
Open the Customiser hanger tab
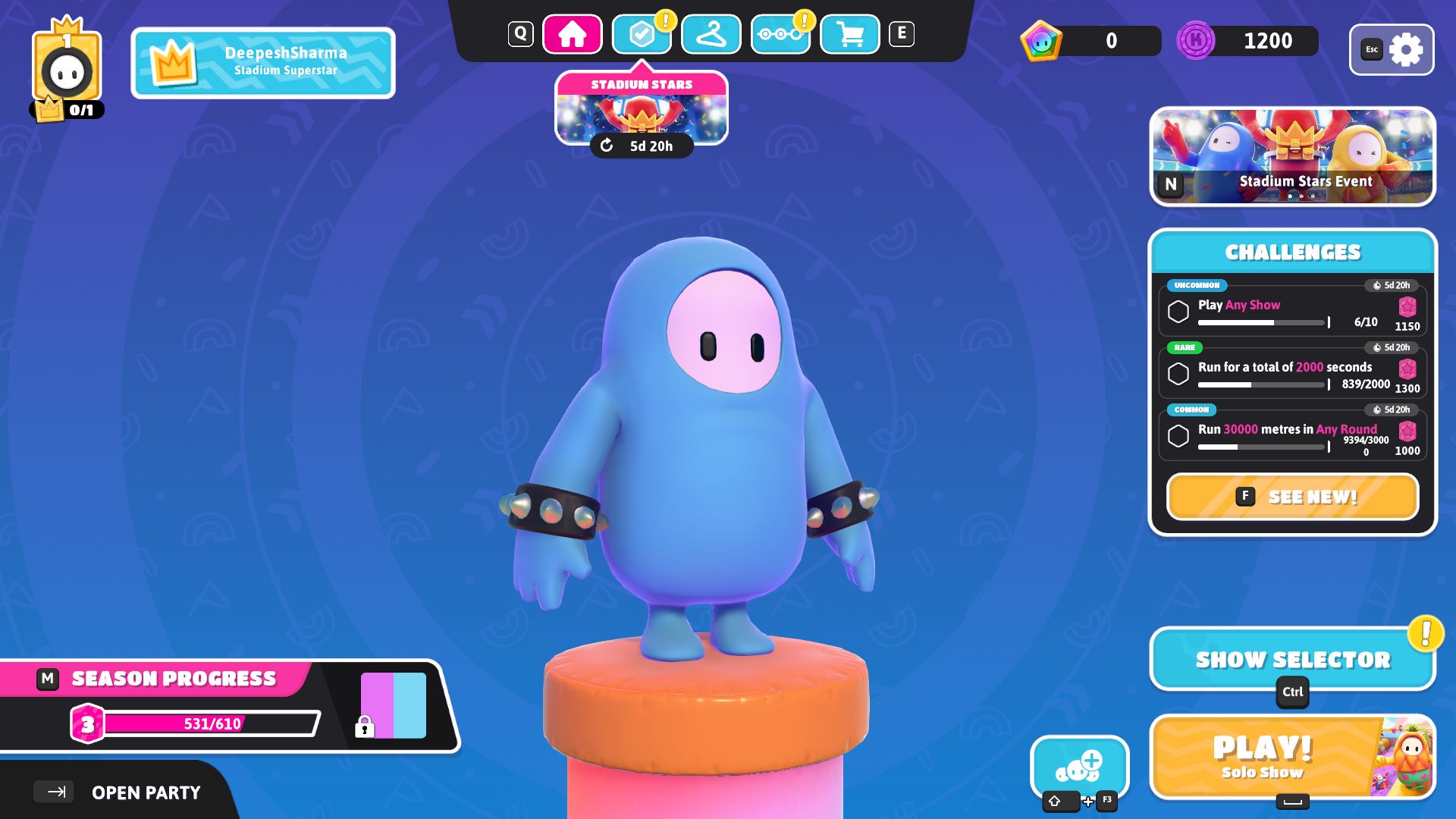tap(711, 35)
